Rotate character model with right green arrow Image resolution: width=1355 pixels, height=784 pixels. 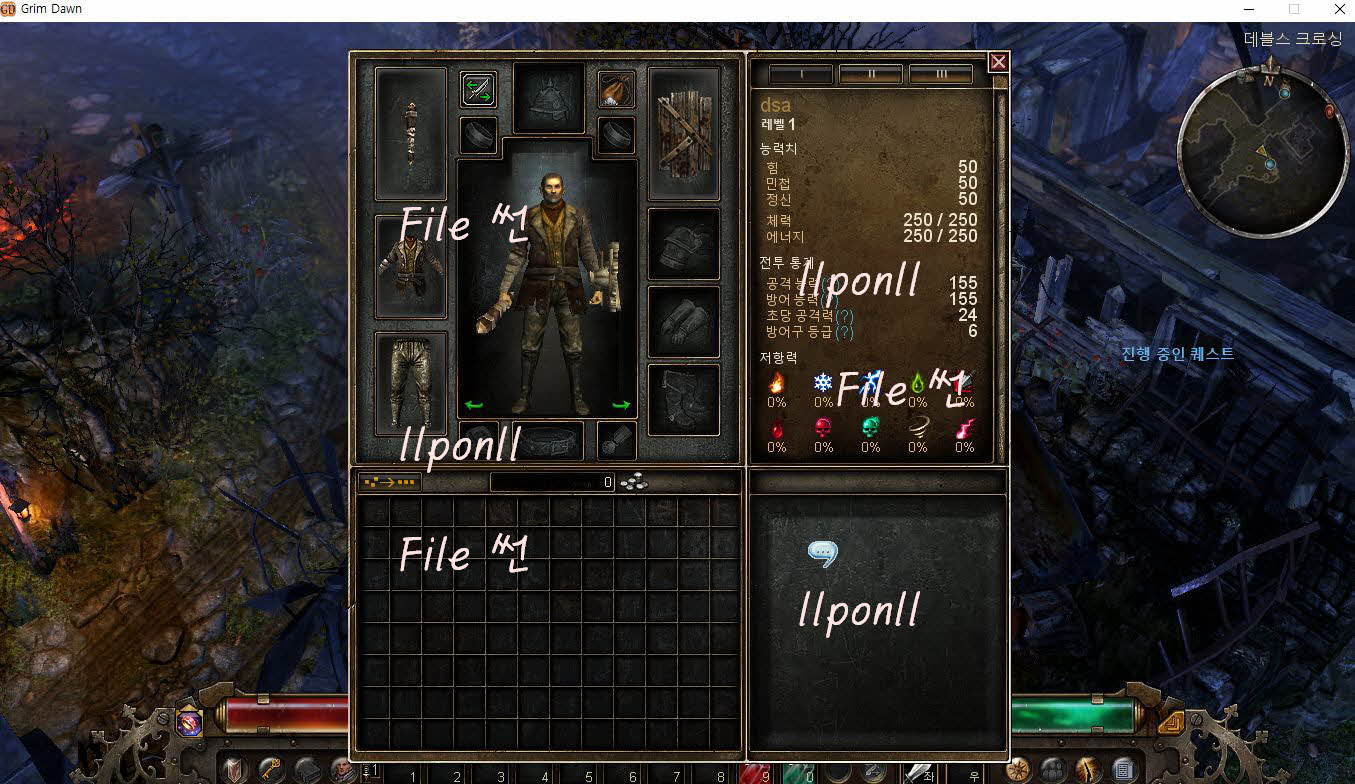click(621, 405)
